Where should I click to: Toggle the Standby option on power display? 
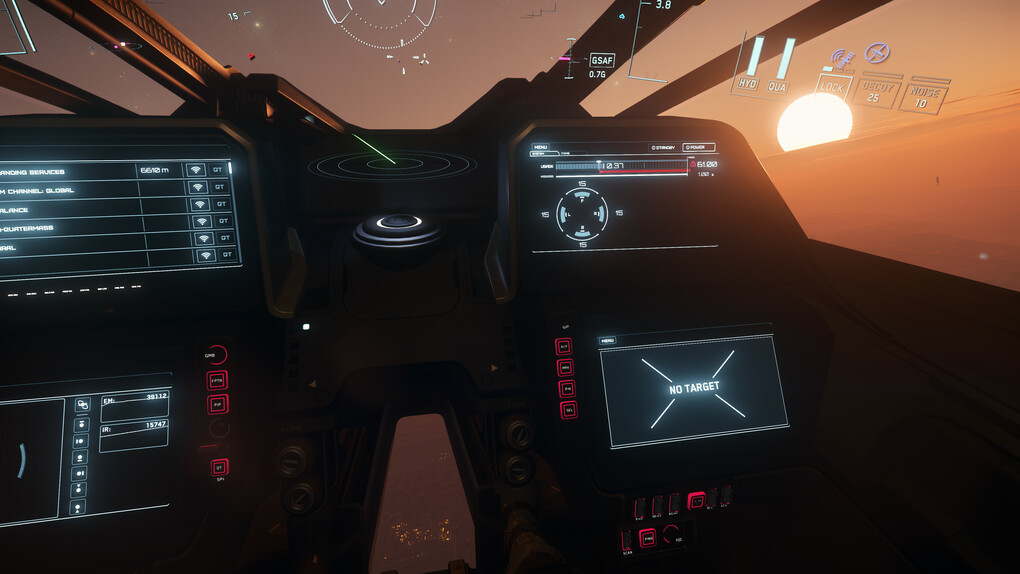pyautogui.click(x=662, y=148)
